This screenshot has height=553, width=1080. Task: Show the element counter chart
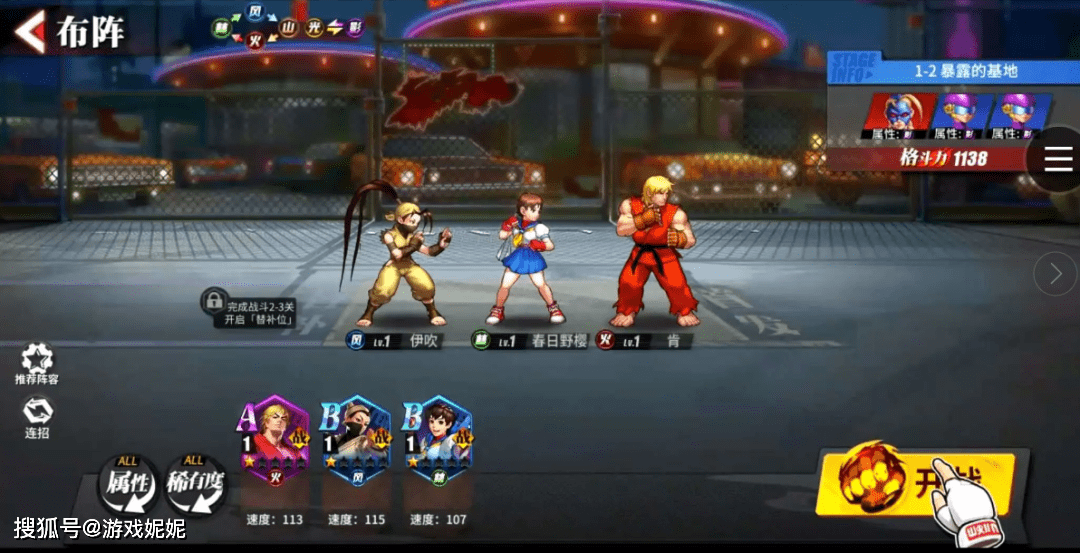point(286,28)
